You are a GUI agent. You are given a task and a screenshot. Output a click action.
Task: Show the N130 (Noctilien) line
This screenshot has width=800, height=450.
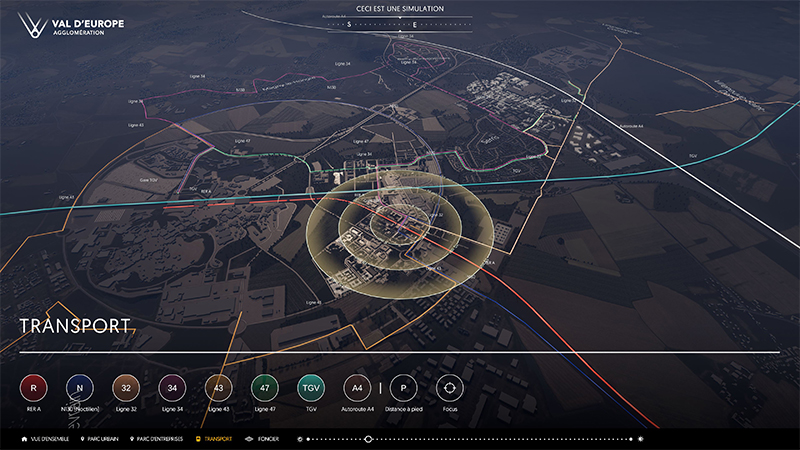point(79,387)
